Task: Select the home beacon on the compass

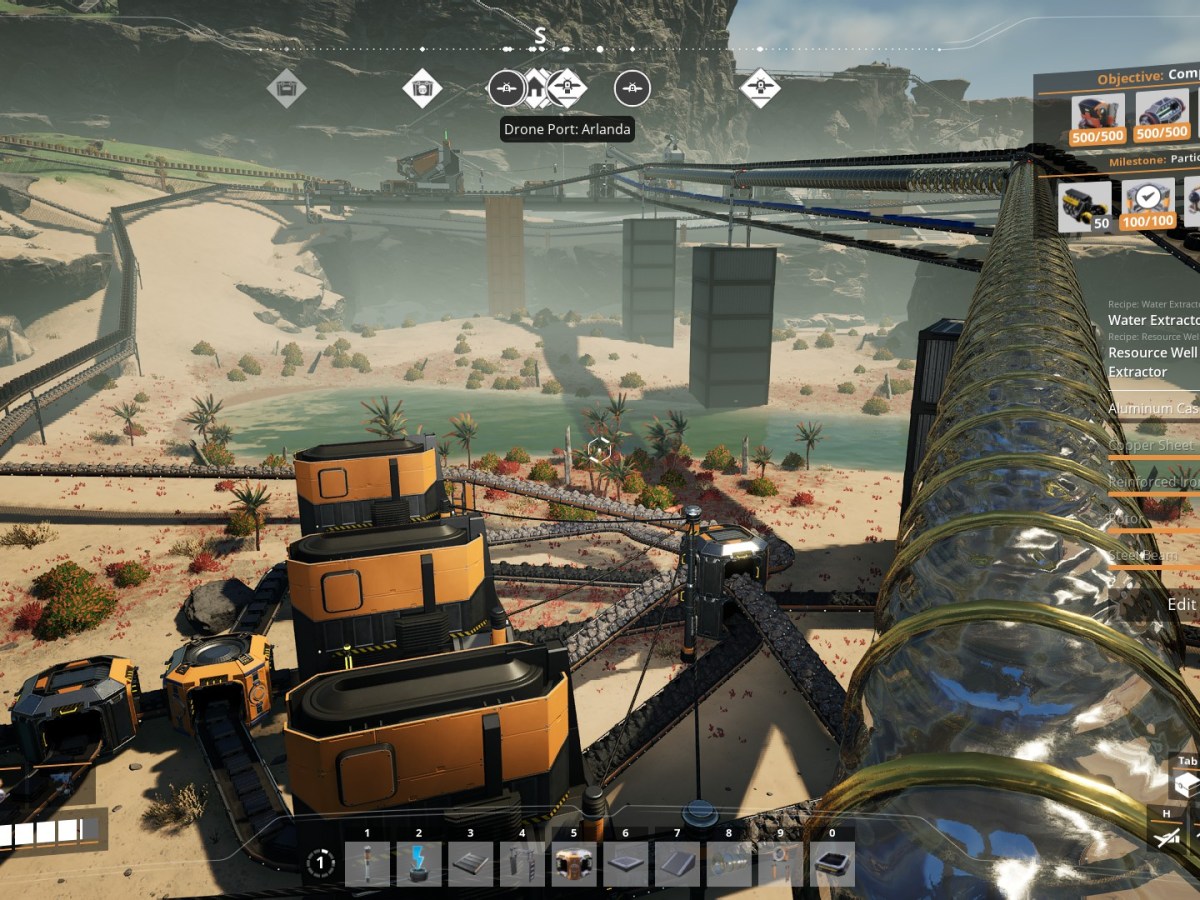Action: (x=537, y=89)
